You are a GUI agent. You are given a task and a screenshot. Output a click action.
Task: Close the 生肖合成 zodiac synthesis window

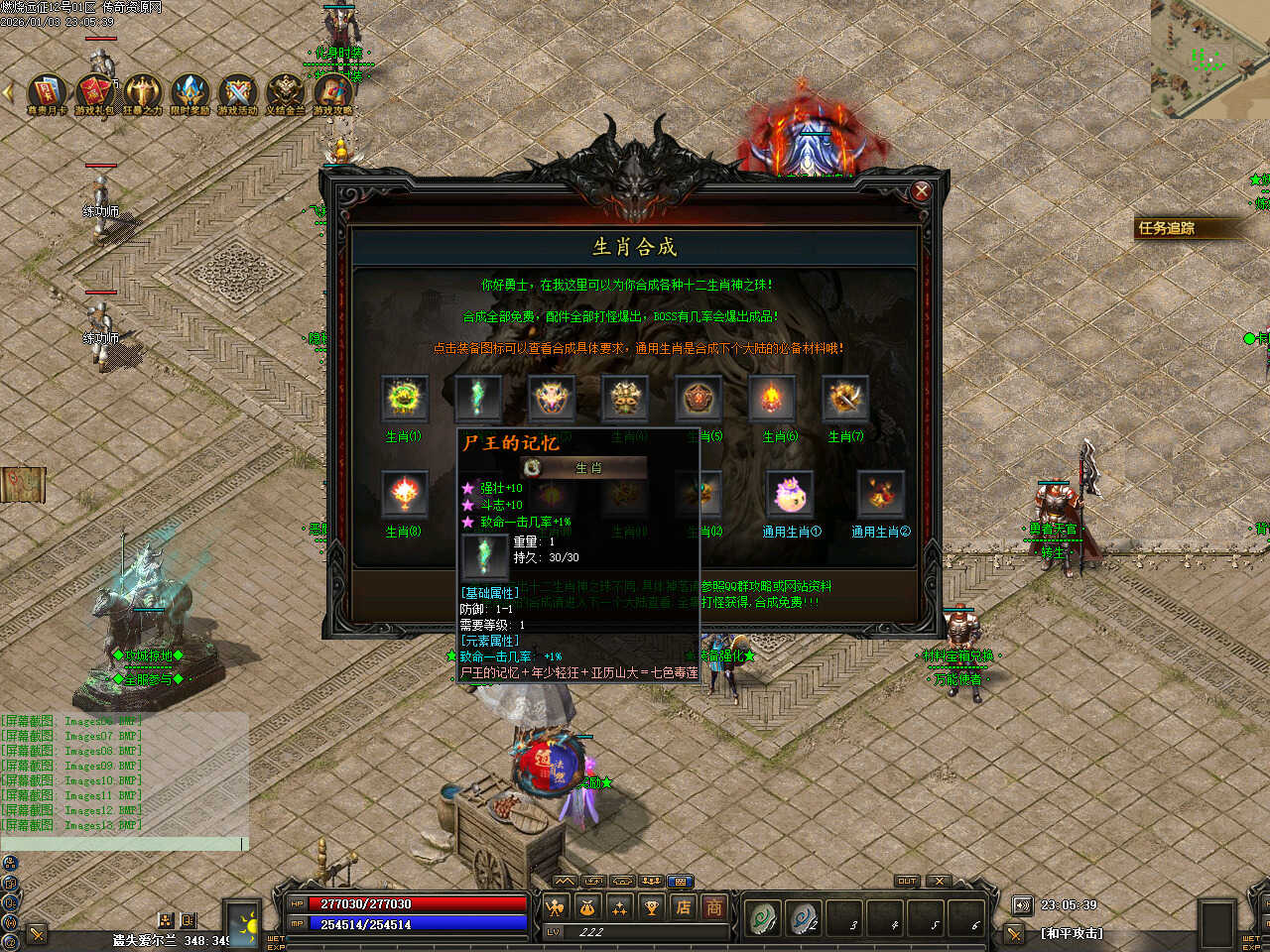coord(921,191)
